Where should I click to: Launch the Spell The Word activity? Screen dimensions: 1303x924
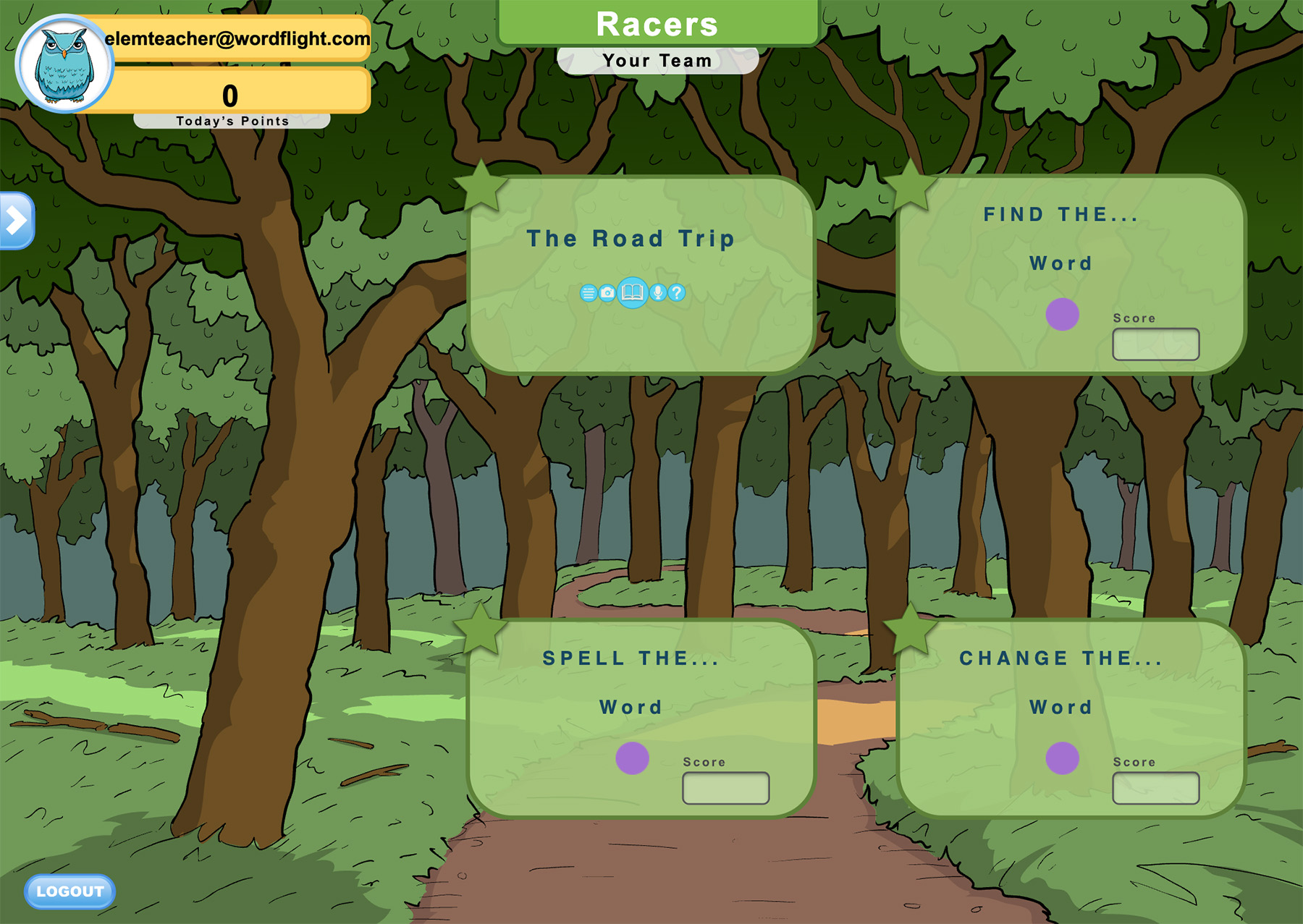632,758
